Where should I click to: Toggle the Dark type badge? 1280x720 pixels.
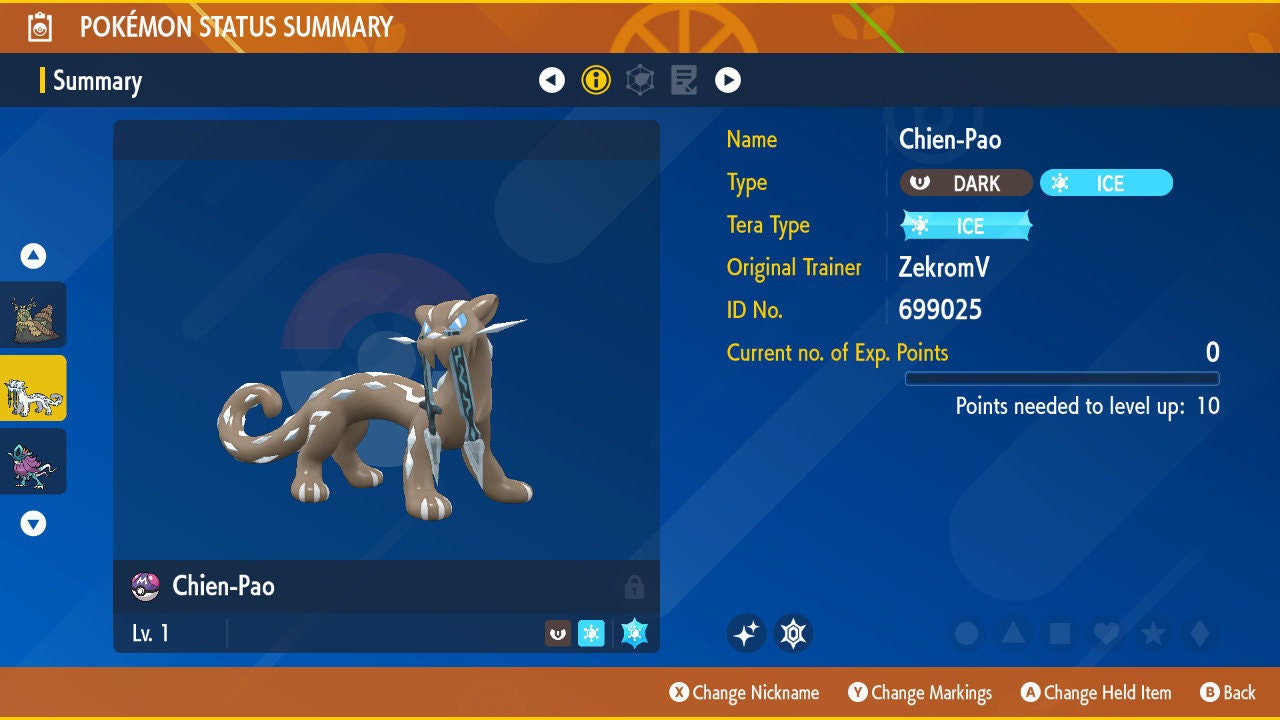pos(966,183)
